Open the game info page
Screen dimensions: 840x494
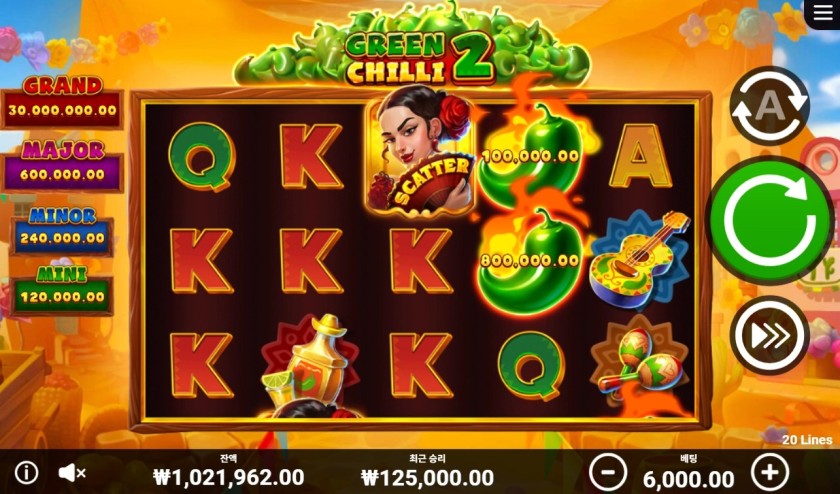click(x=26, y=472)
